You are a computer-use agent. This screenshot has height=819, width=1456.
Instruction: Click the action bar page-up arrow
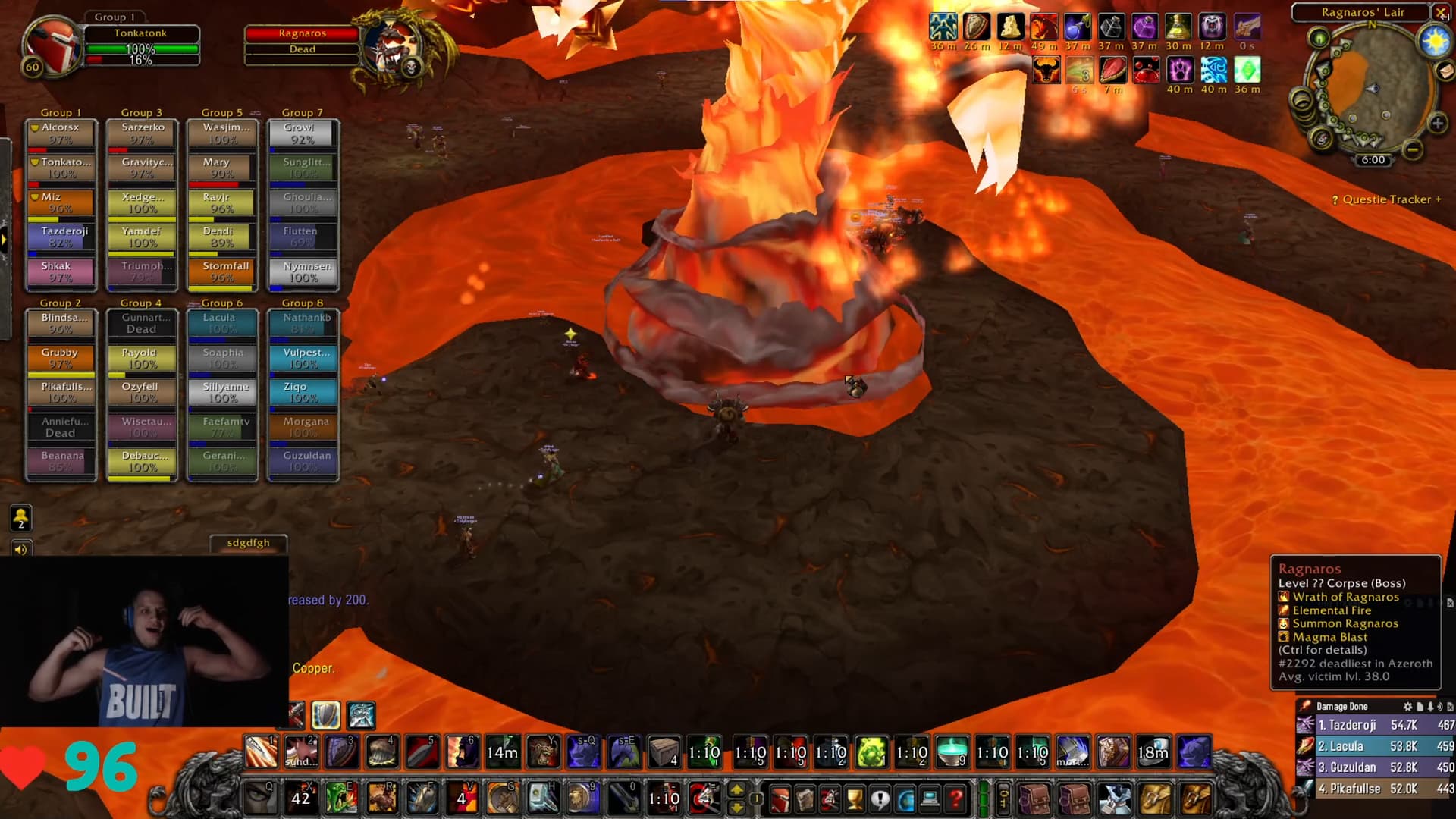click(737, 789)
